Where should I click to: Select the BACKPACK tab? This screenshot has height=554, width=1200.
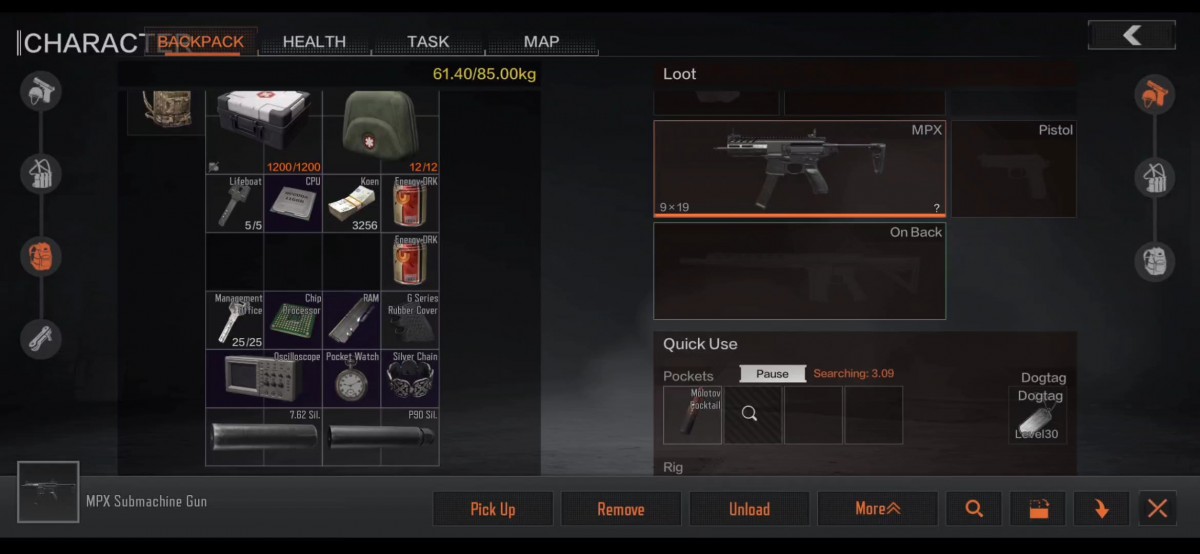pos(200,42)
